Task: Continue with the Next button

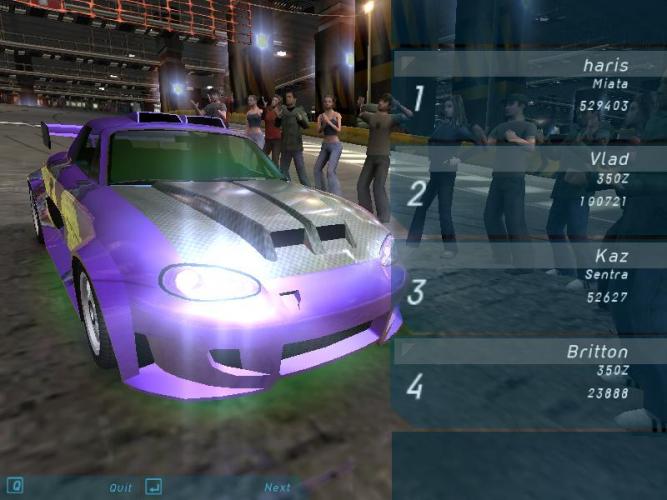Action: [x=277, y=488]
